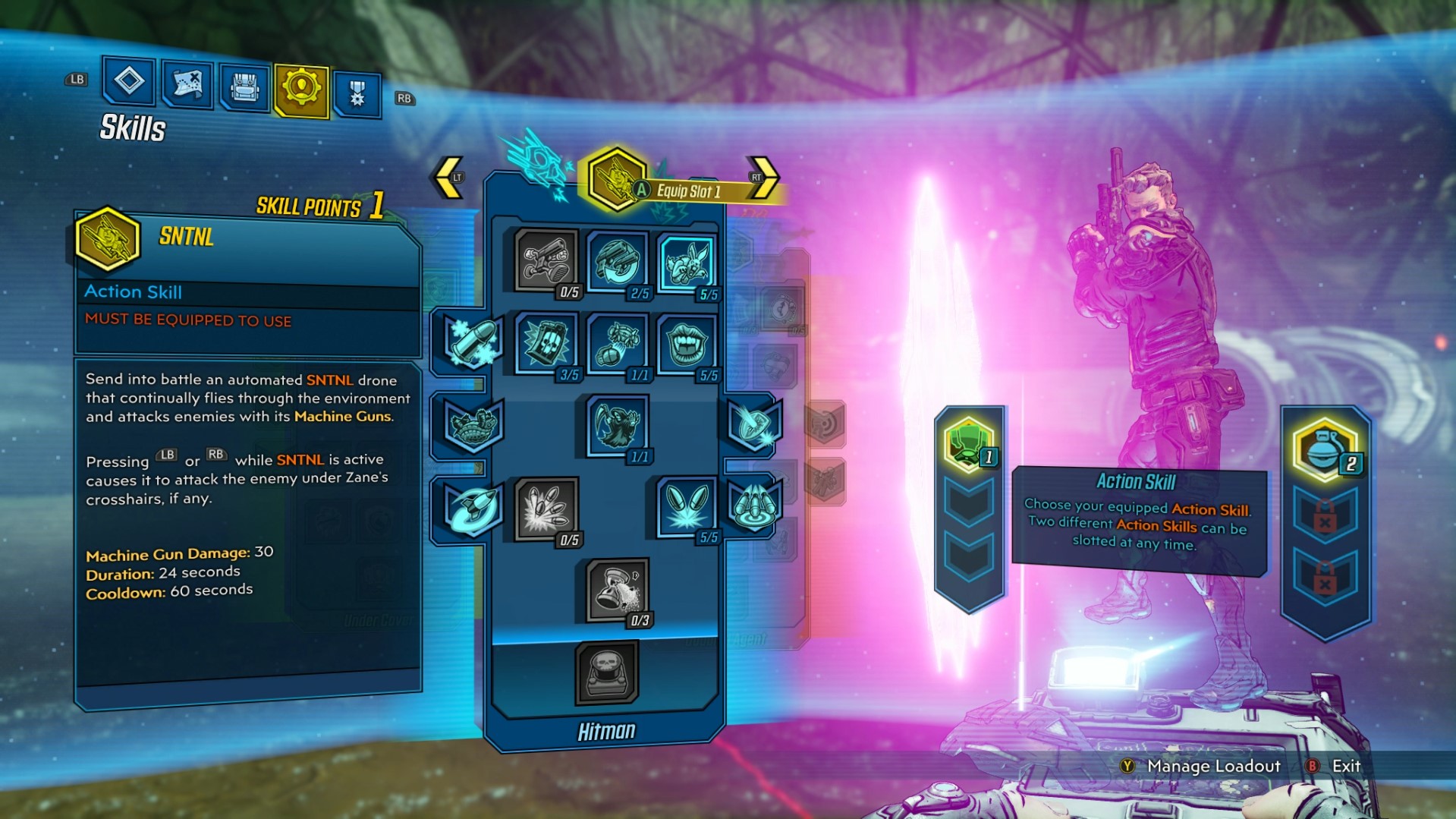Choose the rocket augment icon
This screenshot has height=819, width=1456.
[472, 507]
